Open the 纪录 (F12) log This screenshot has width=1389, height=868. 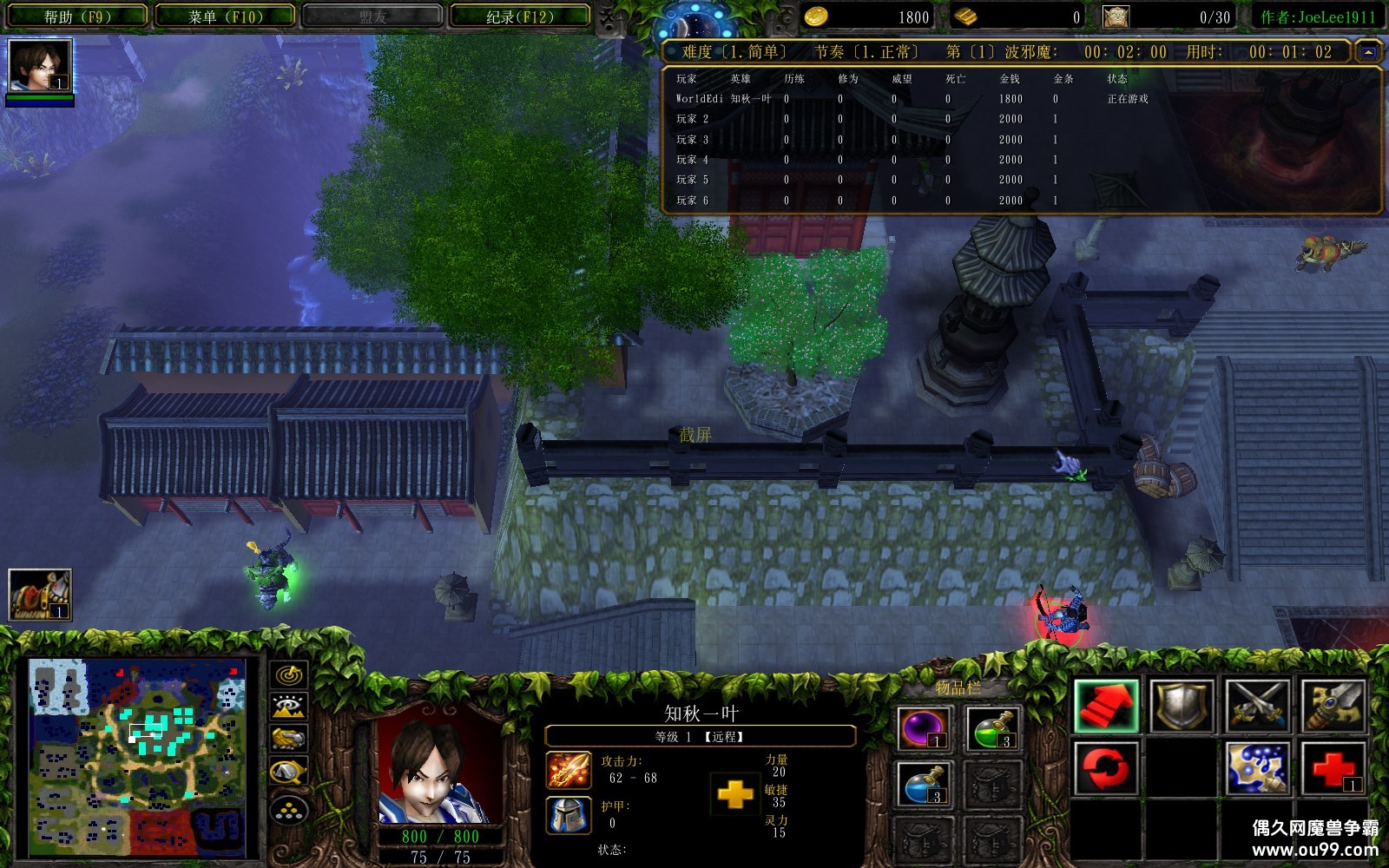(519, 16)
